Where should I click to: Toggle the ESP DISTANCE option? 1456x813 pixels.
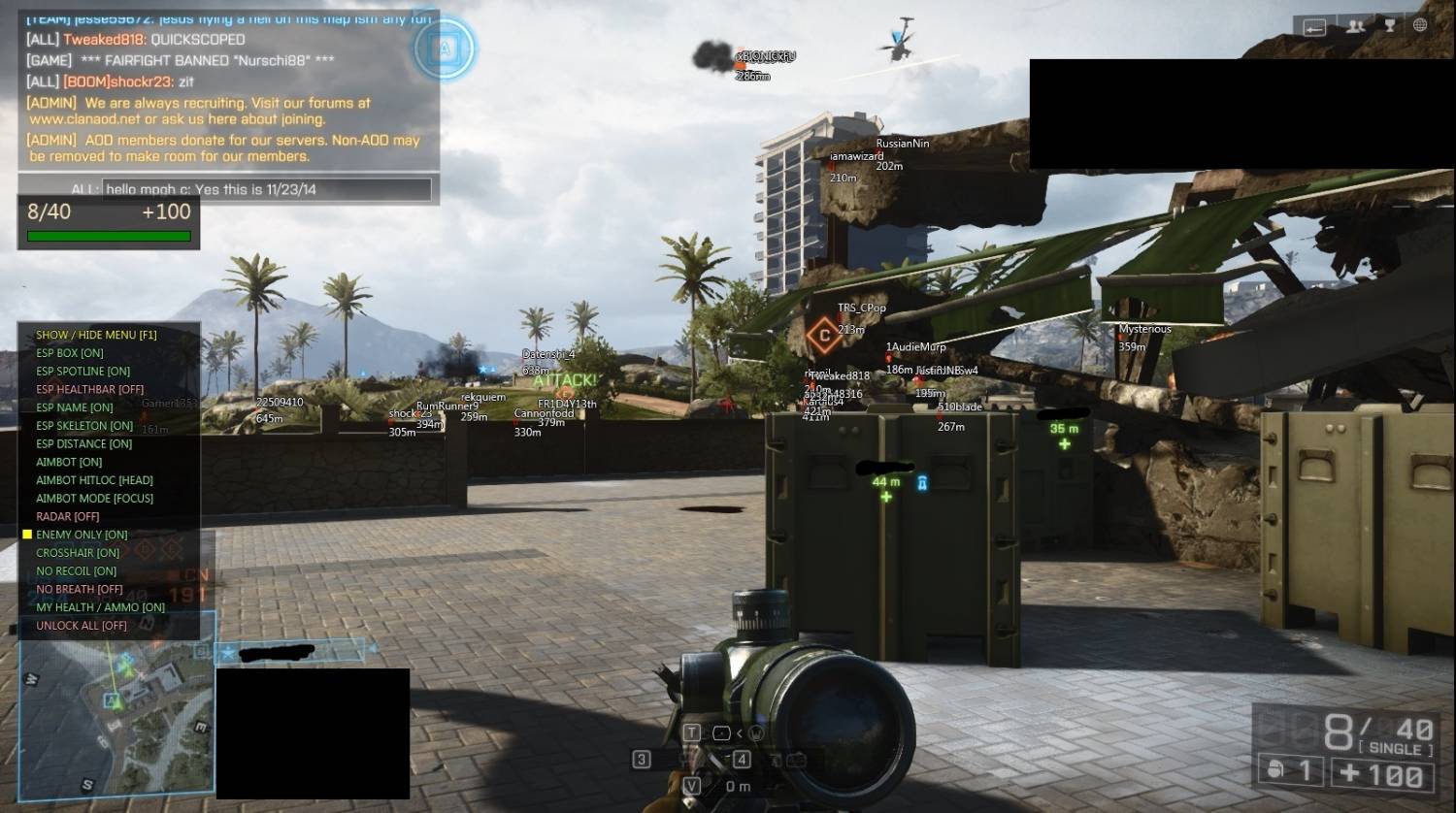pos(83,444)
